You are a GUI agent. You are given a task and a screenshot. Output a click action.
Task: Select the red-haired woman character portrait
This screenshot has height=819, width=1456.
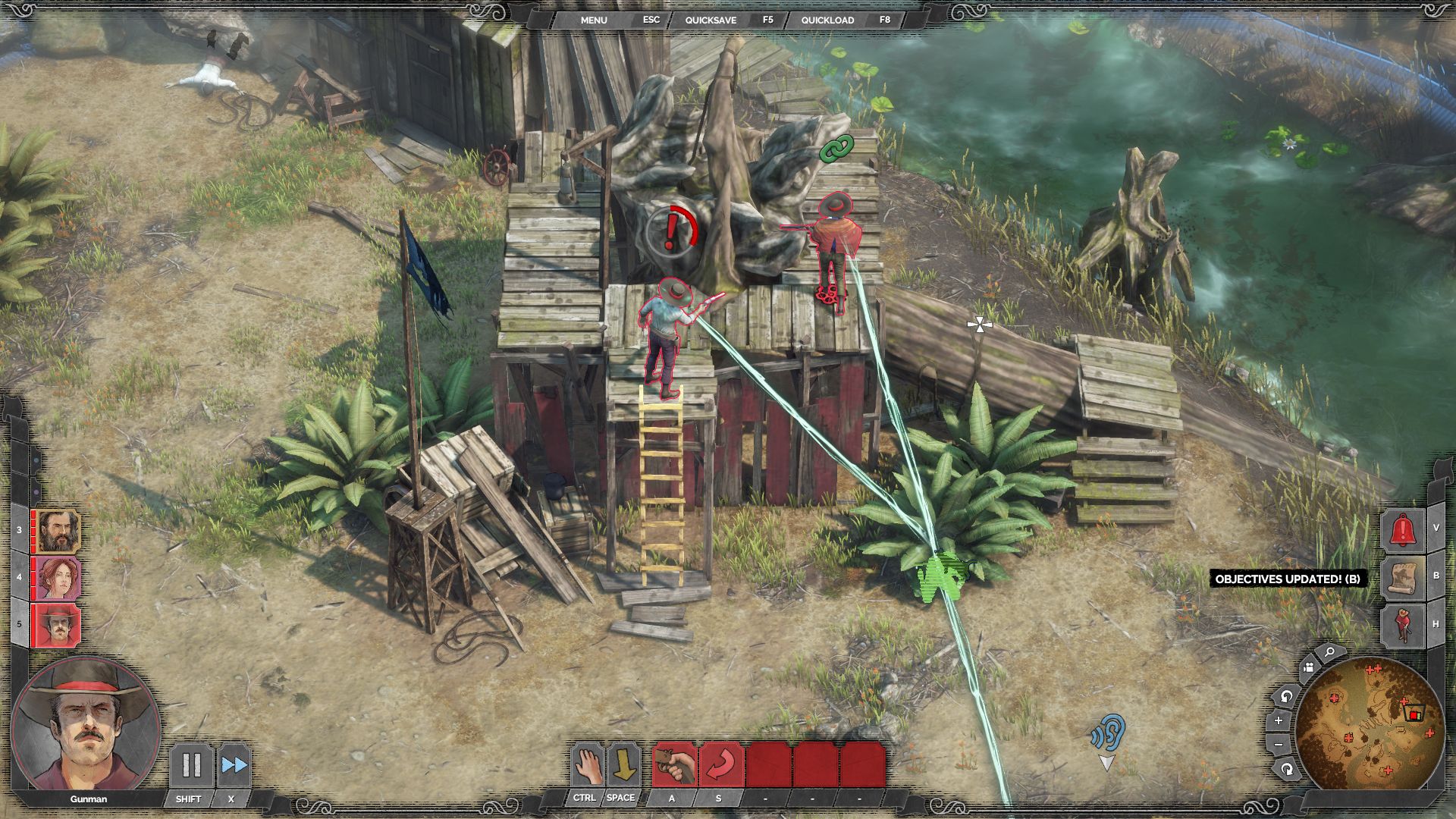[58, 578]
